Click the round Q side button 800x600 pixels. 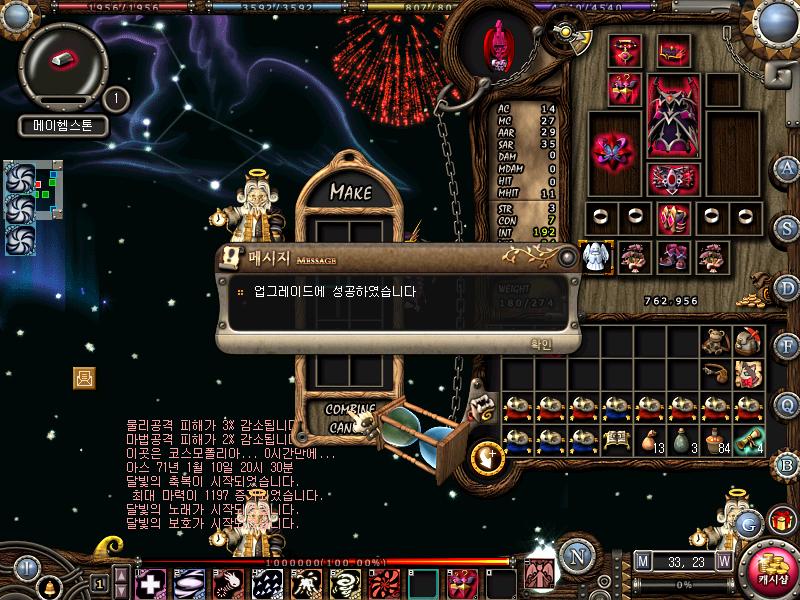pos(787,404)
